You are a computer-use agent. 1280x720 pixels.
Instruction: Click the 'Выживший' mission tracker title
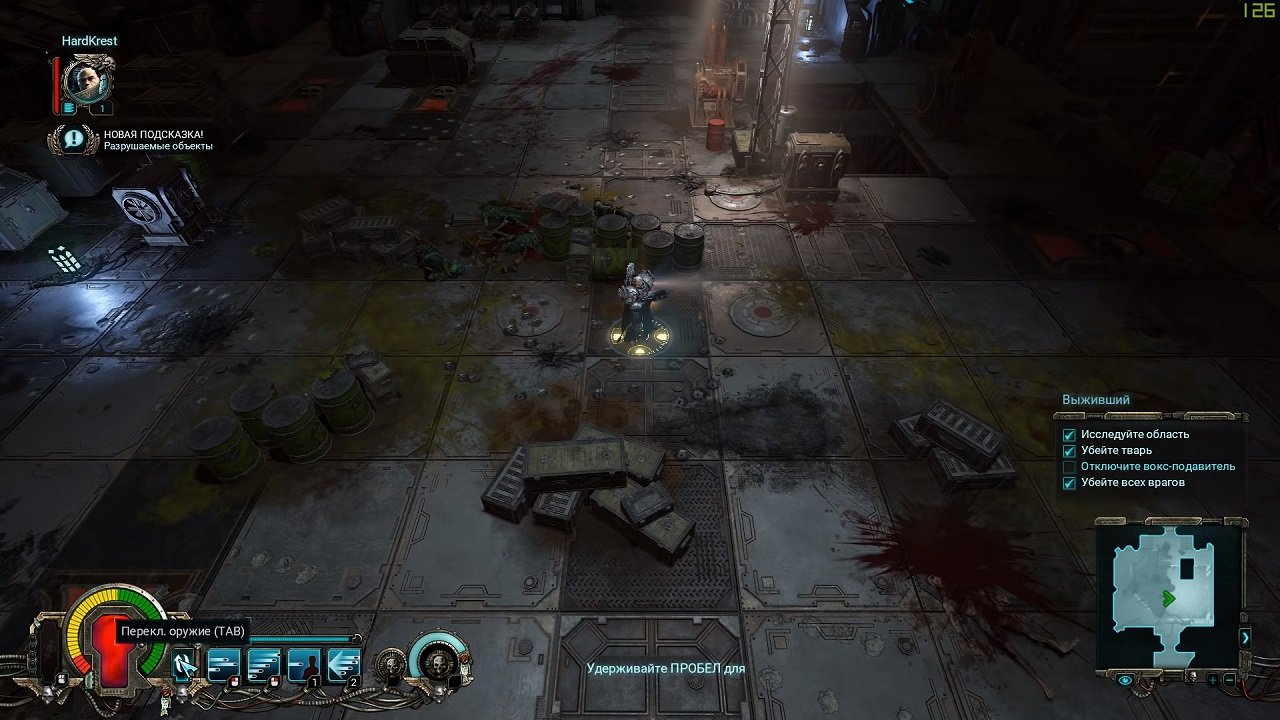pyautogui.click(x=1096, y=400)
